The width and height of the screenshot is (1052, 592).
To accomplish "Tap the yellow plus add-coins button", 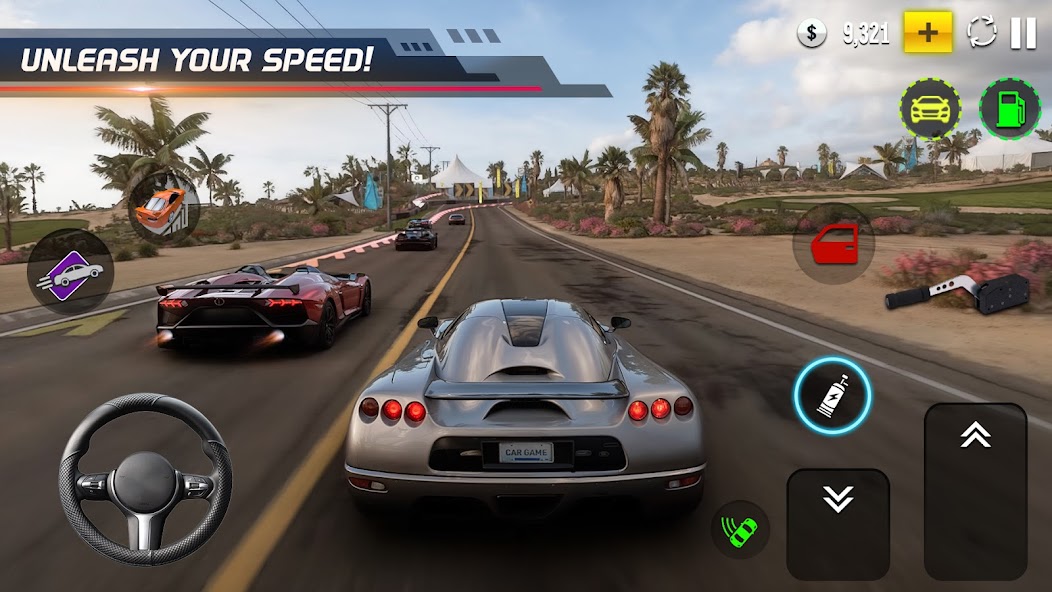I will tap(928, 33).
